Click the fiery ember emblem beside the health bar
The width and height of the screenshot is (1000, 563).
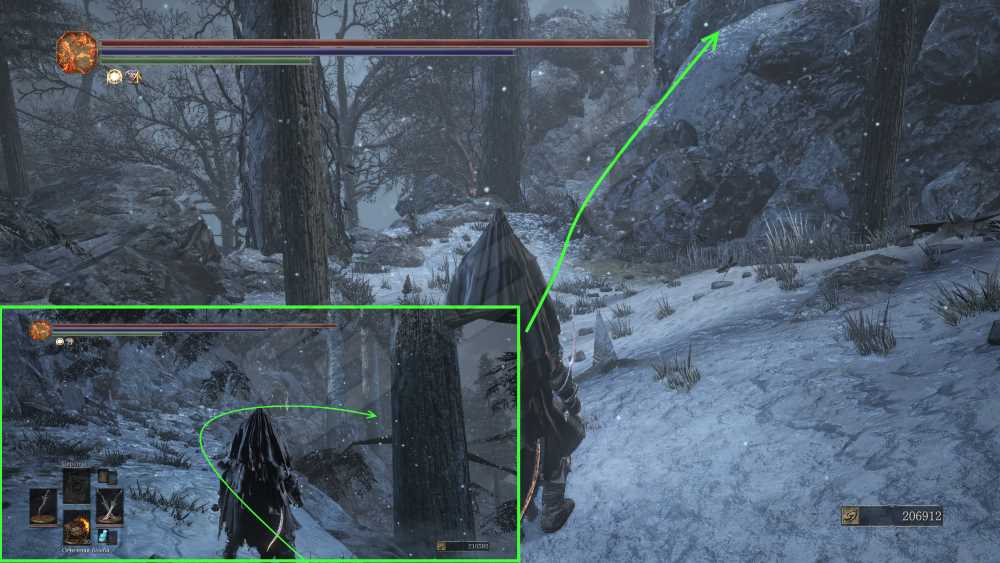coord(77,51)
